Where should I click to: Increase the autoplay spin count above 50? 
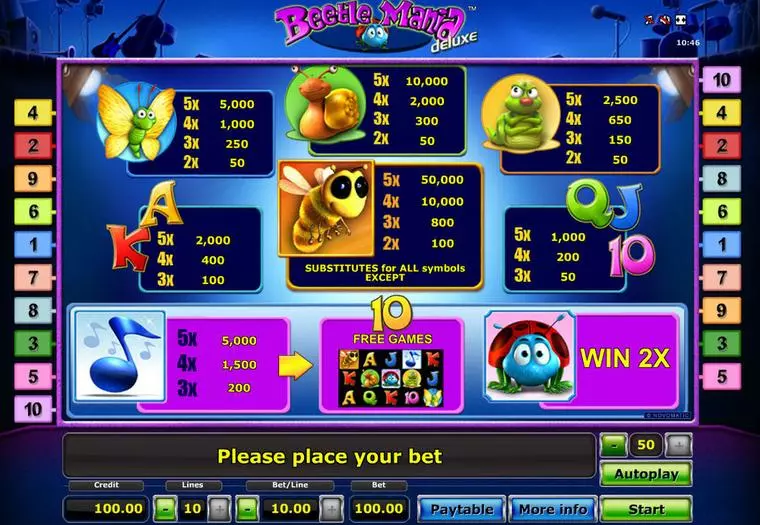pos(679,446)
